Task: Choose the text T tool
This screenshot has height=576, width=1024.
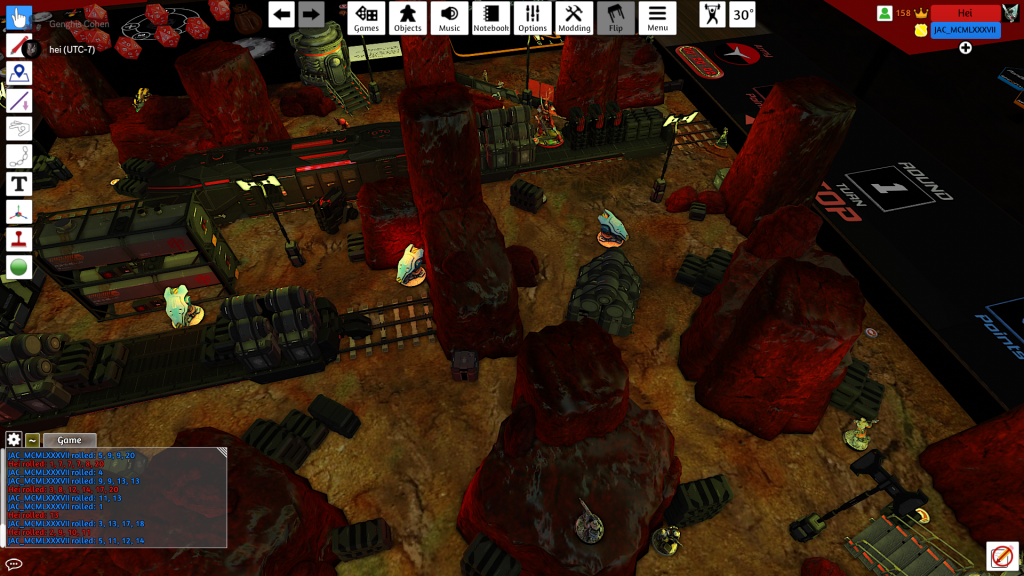Action: (x=19, y=184)
